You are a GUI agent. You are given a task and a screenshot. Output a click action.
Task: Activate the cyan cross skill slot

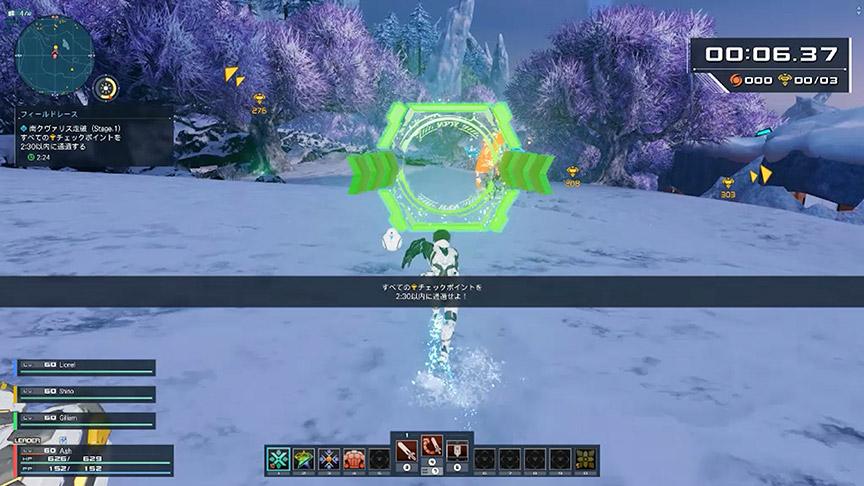278,459
